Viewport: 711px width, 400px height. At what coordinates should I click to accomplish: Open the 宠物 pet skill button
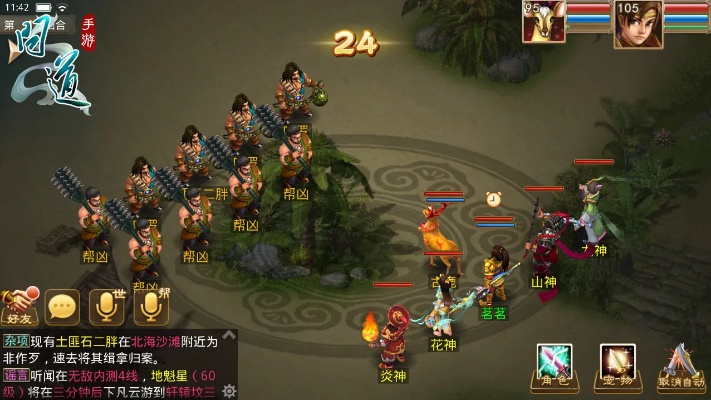617,364
